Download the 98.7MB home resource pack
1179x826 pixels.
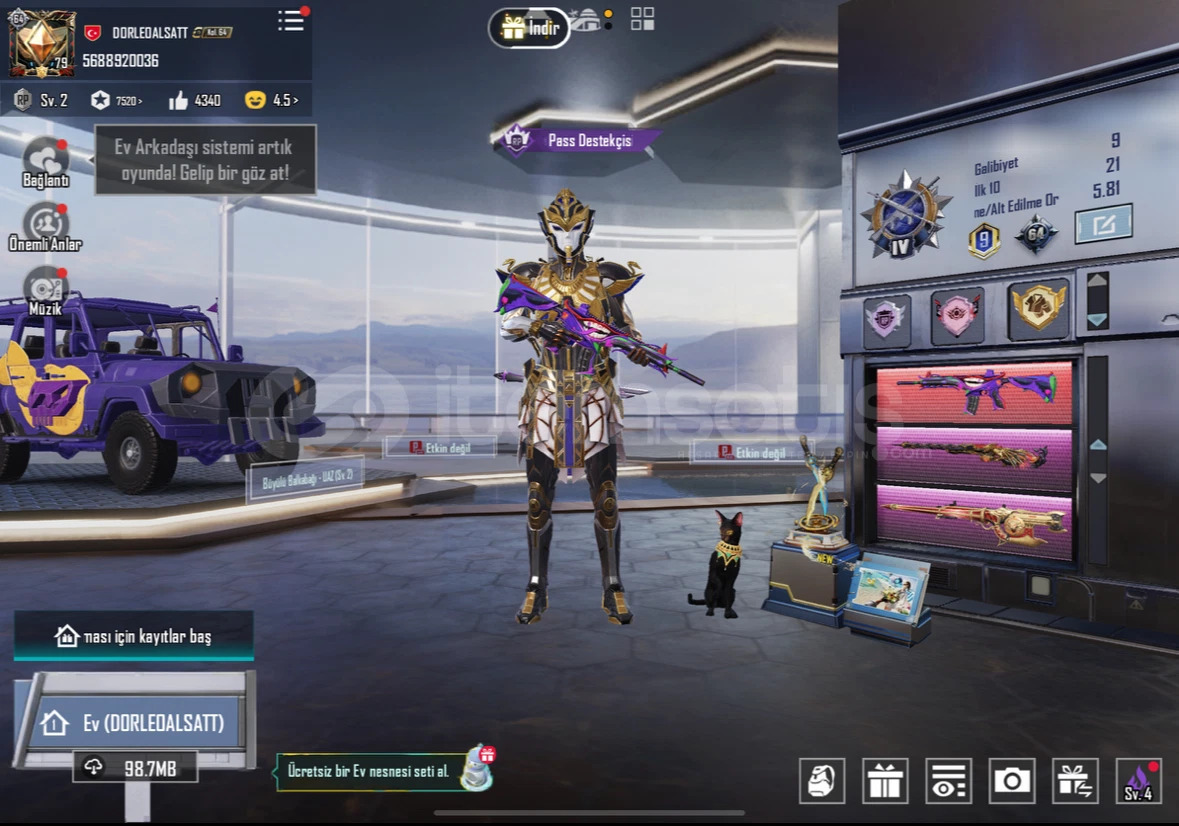(135, 767)
